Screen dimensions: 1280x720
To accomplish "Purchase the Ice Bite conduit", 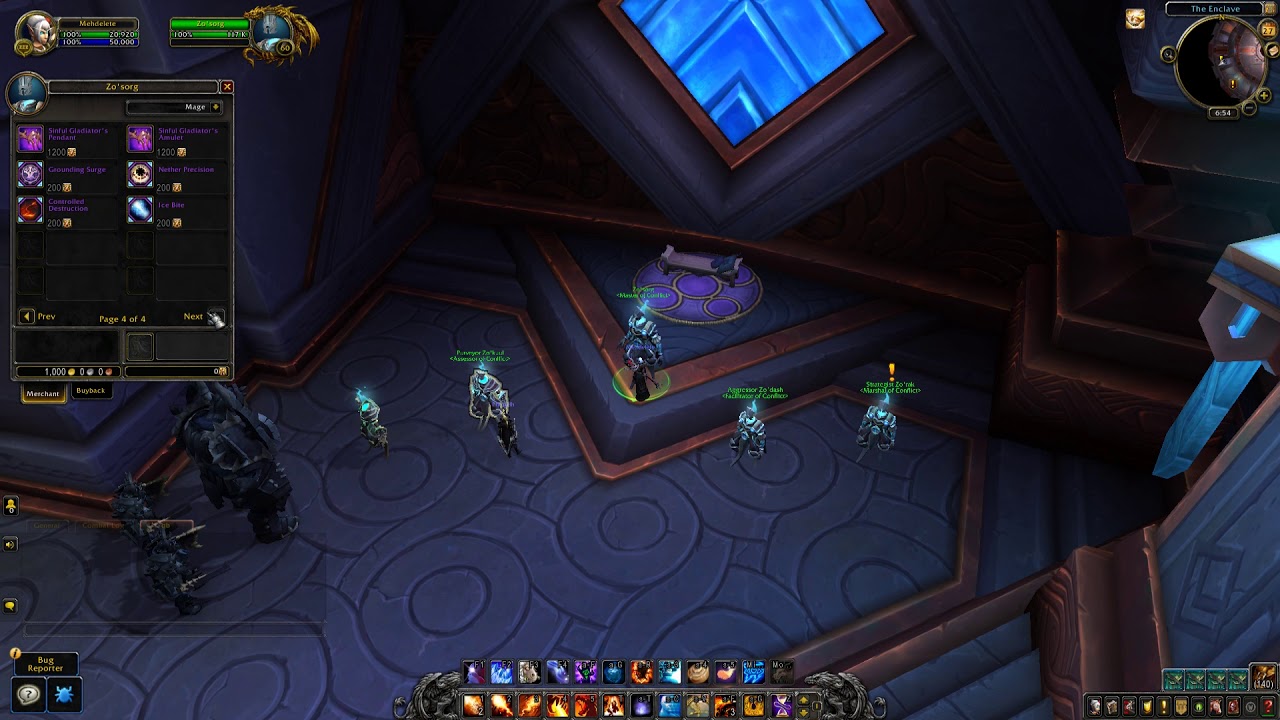I will [140, 209].
